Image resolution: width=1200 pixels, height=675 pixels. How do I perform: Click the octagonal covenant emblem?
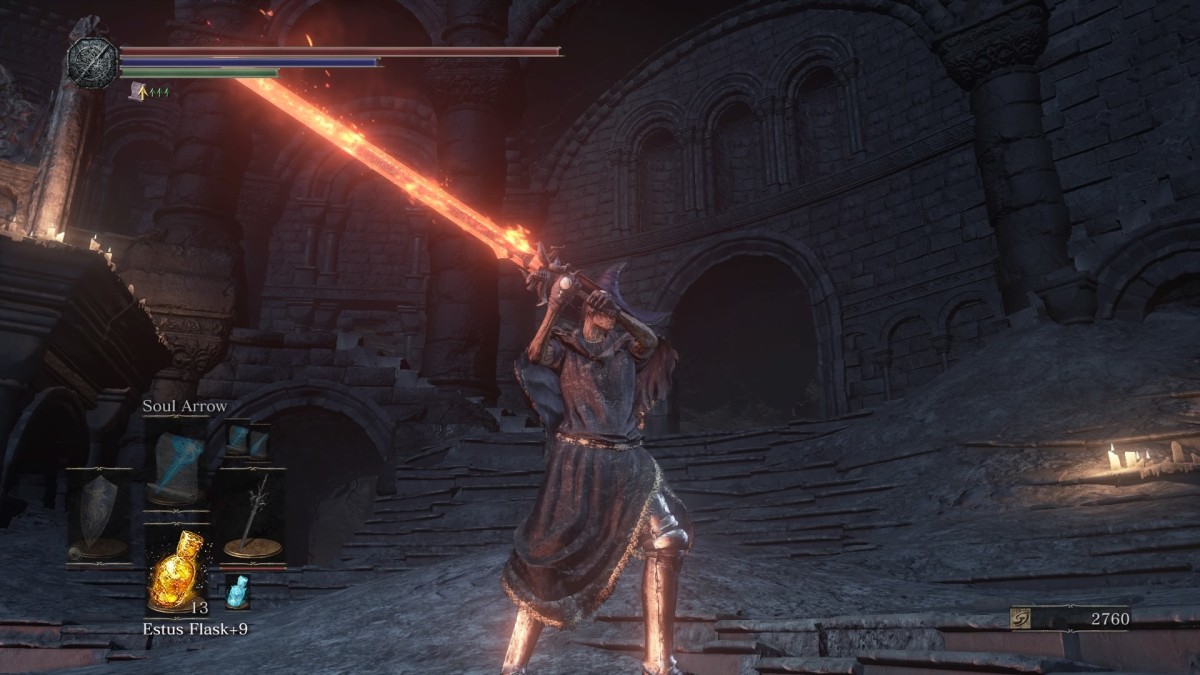click(92, 61)
